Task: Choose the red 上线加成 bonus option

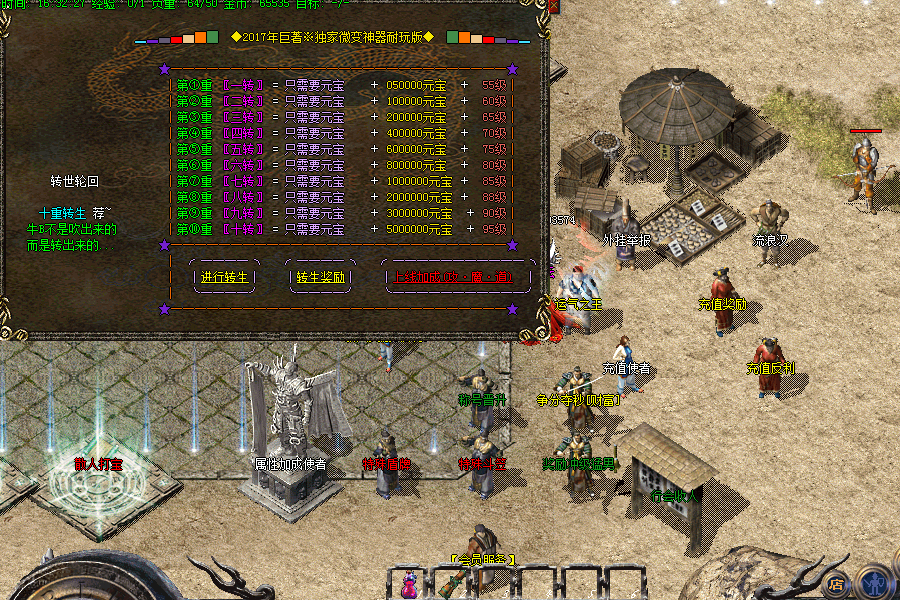Action: tap(455, 277)
